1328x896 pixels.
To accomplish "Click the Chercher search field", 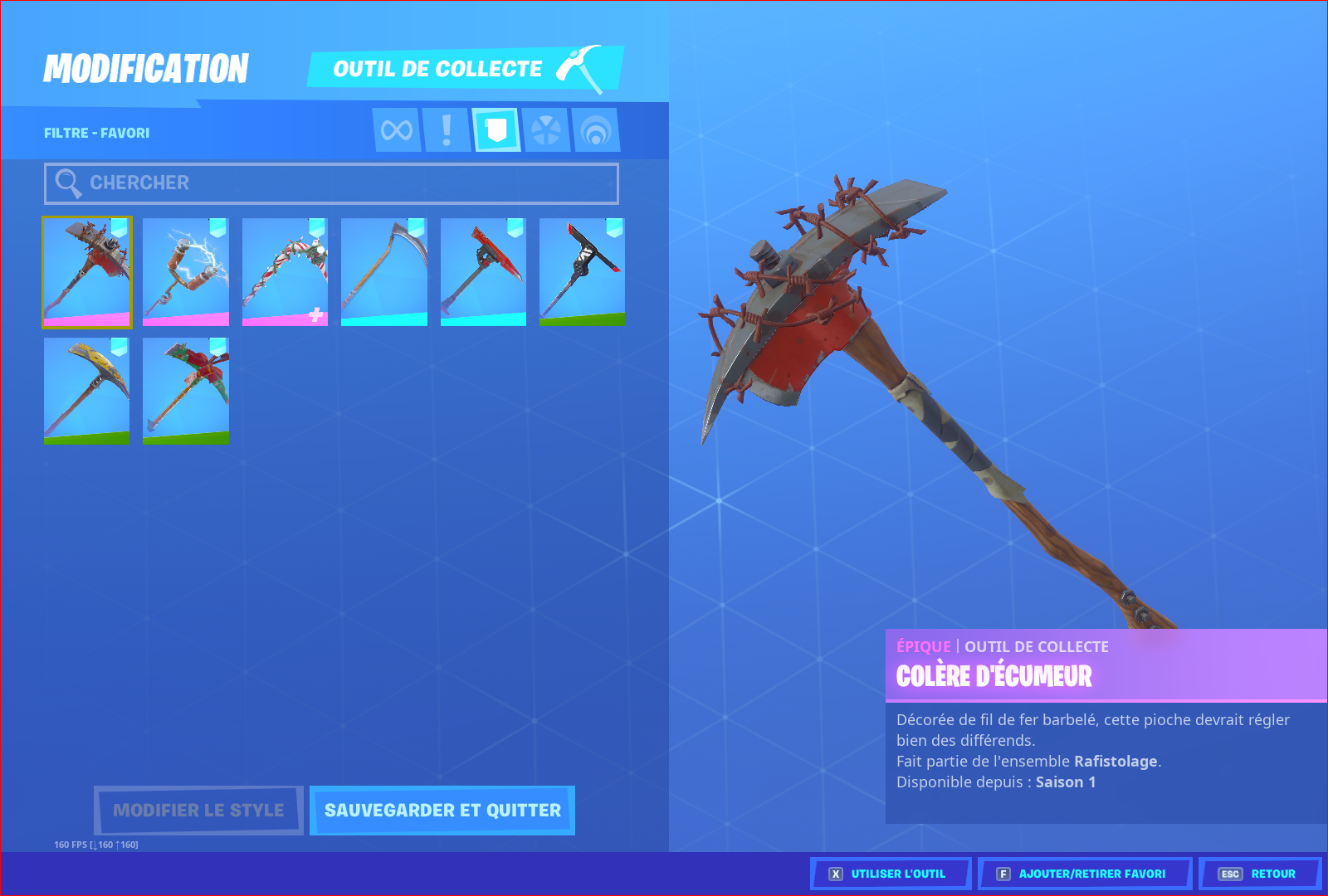I will pos(331,183).
